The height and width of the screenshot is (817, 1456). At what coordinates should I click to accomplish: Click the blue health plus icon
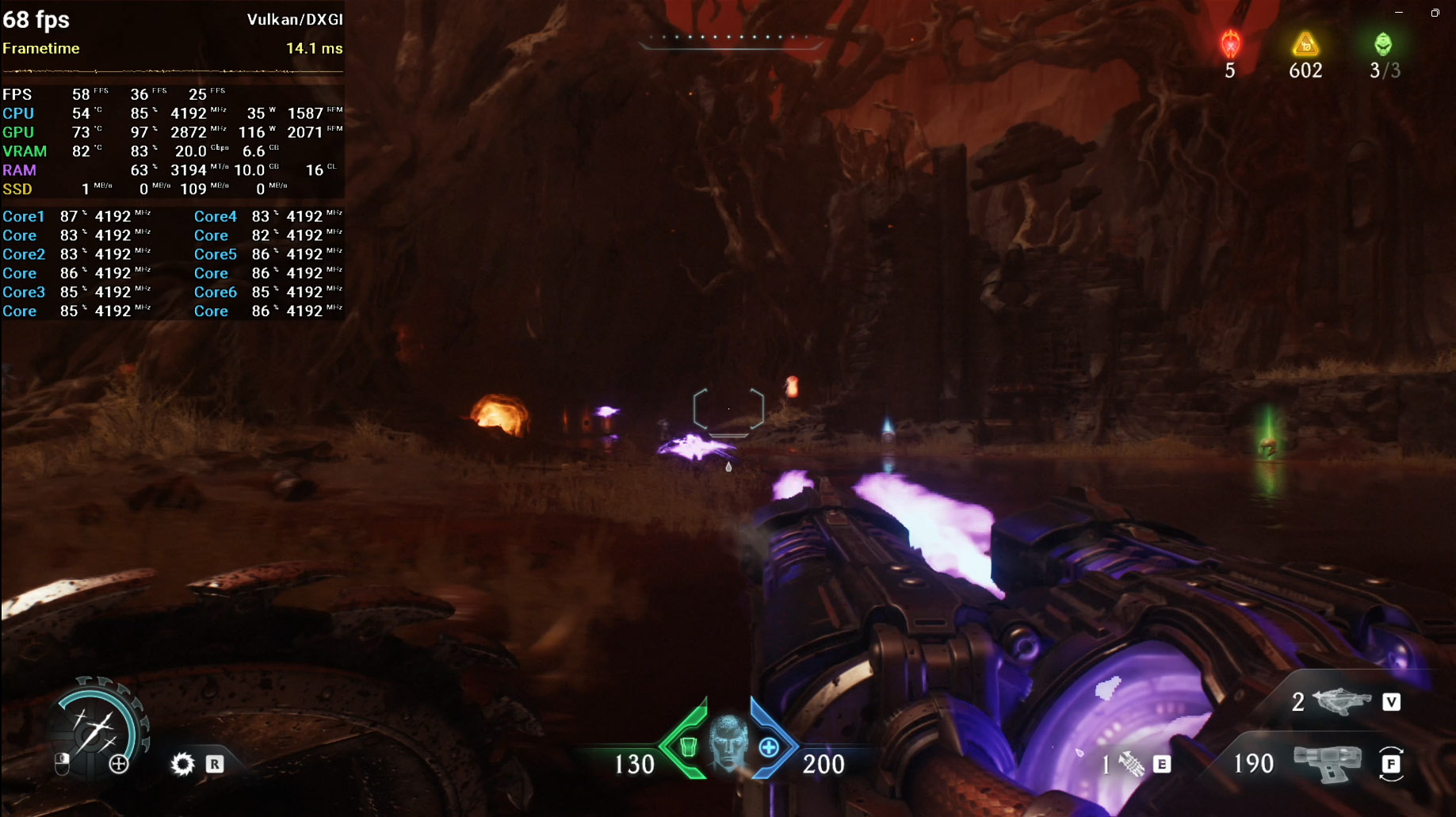coord(768,746)
